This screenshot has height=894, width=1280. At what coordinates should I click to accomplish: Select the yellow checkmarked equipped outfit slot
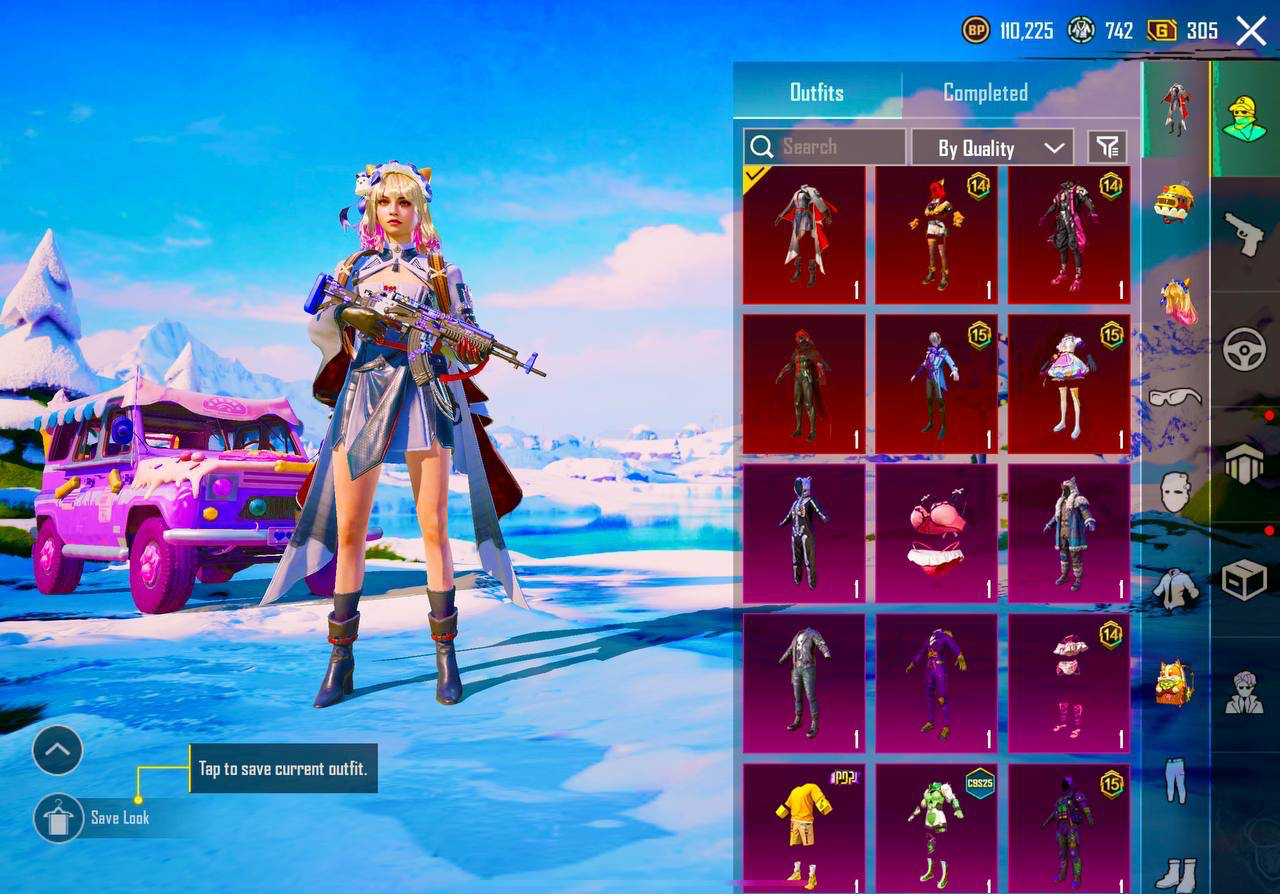tap(803, 237)
